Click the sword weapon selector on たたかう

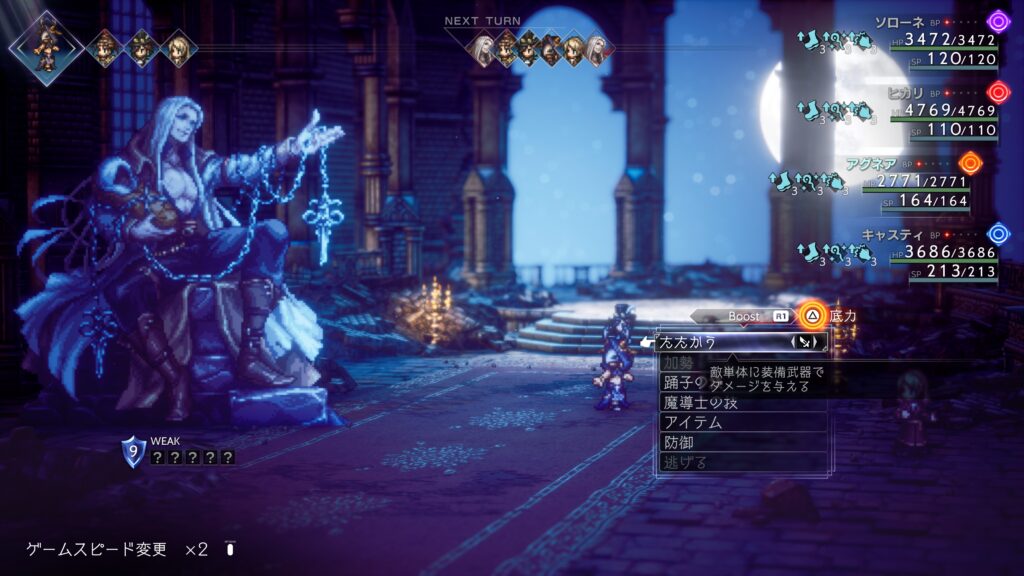806,342
